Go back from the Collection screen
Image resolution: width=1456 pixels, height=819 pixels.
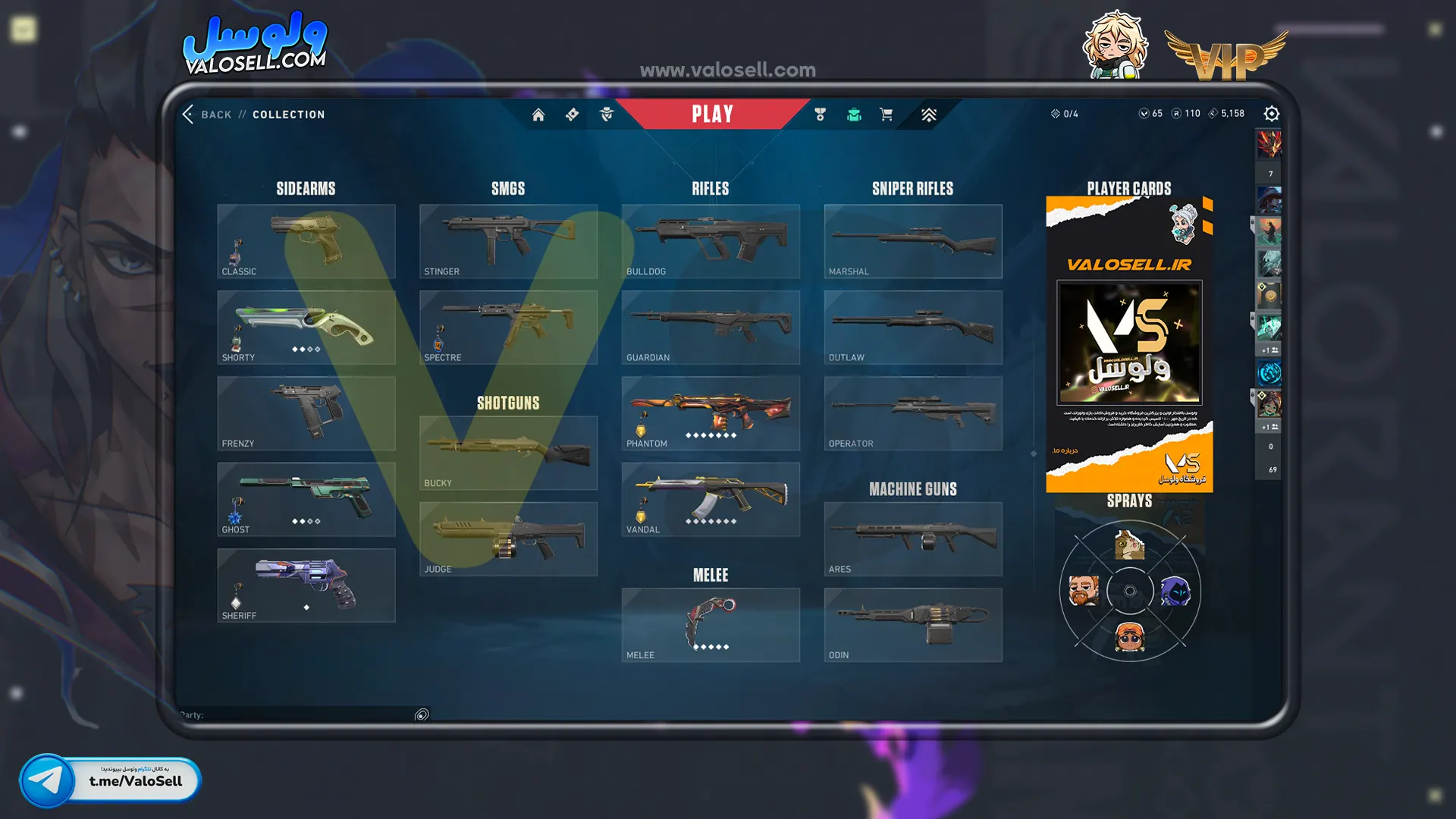click(x=206, y=115)
